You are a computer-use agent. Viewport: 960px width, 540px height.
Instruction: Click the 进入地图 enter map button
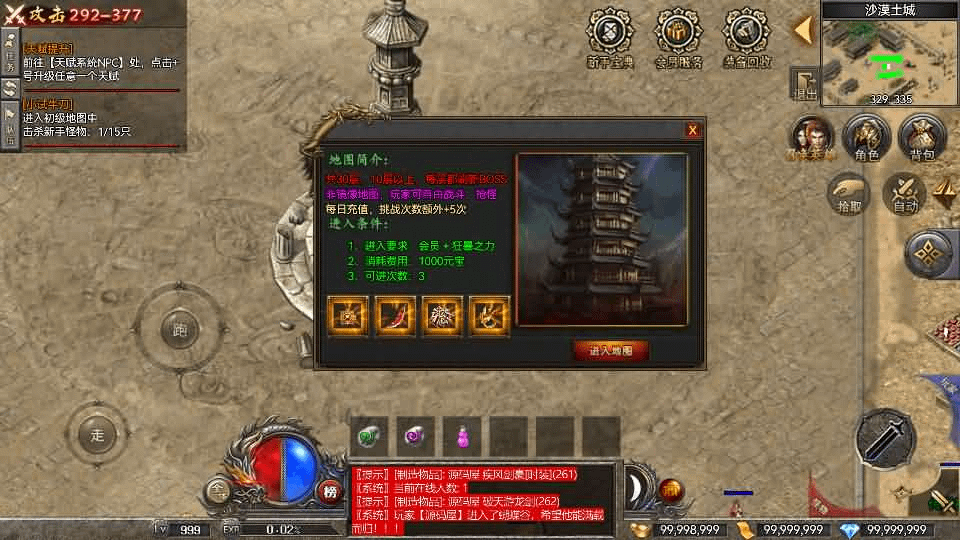[x=610, y=350]
